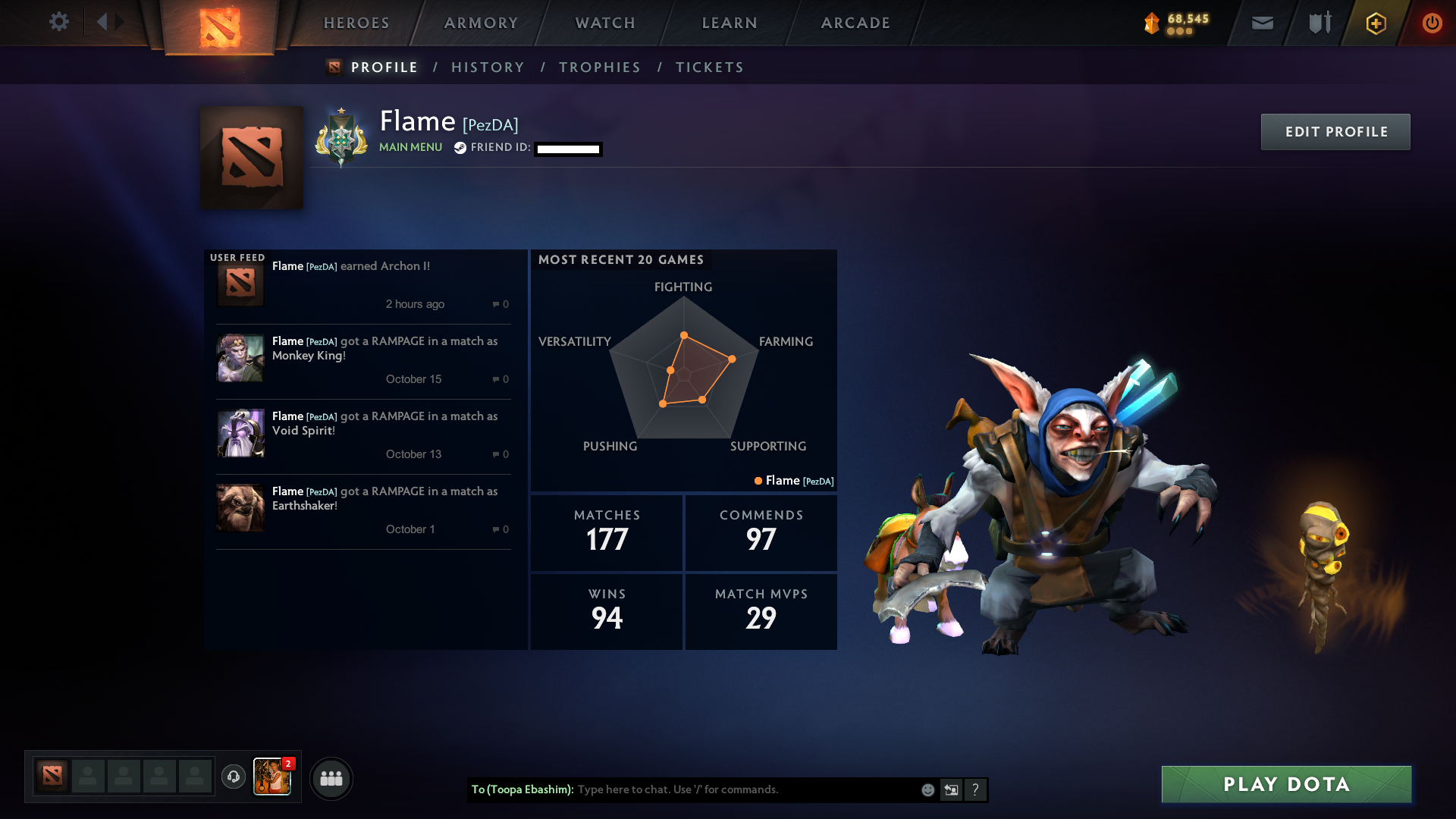Open Dota Plus via the hexagon plus icon
The image size is (1456, 819).
(1375, 23)
